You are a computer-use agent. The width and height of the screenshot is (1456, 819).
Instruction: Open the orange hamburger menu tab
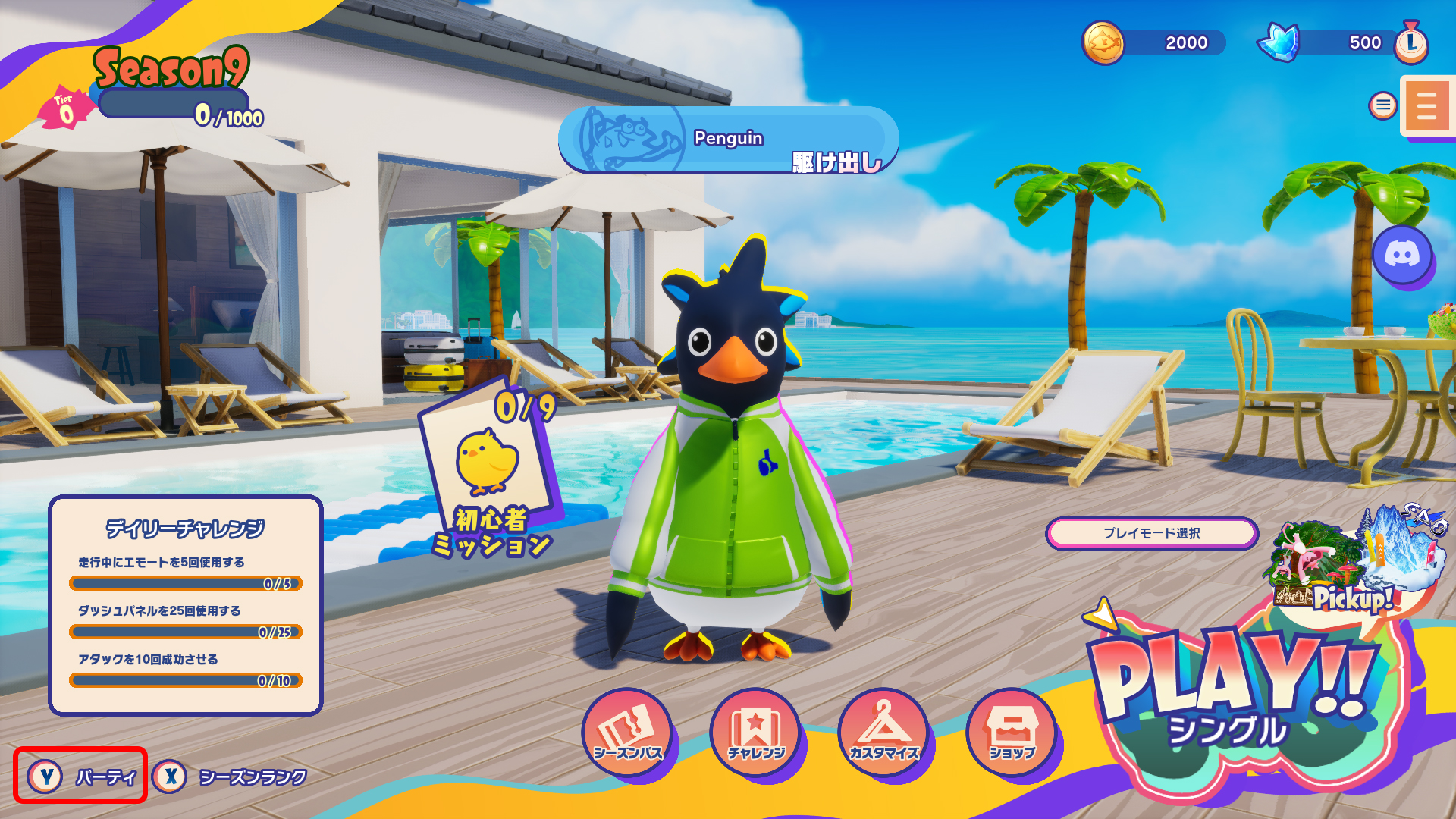pos(1426,106)
